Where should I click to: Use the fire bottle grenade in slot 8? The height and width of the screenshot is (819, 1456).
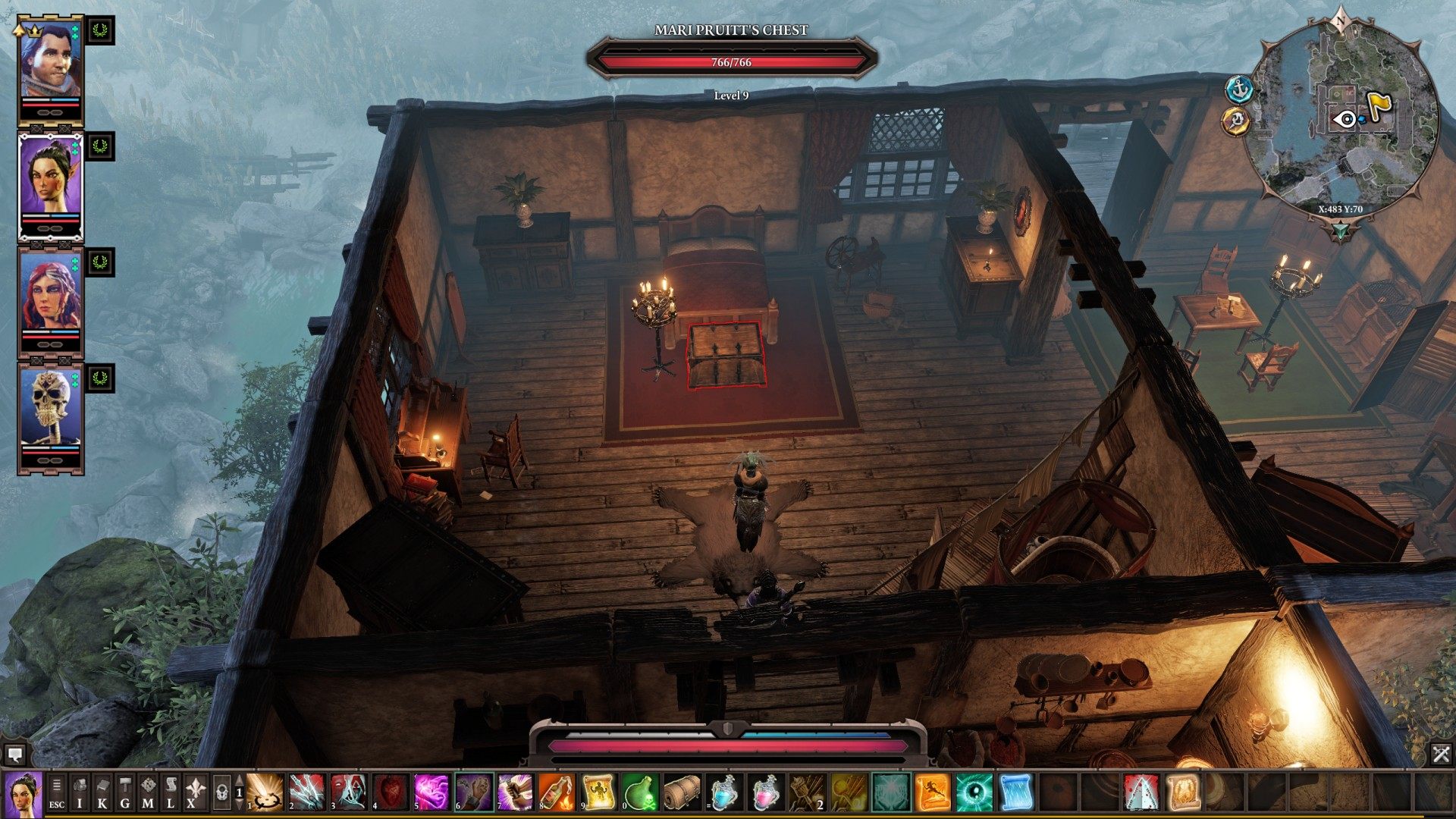(x=556, y=792)
